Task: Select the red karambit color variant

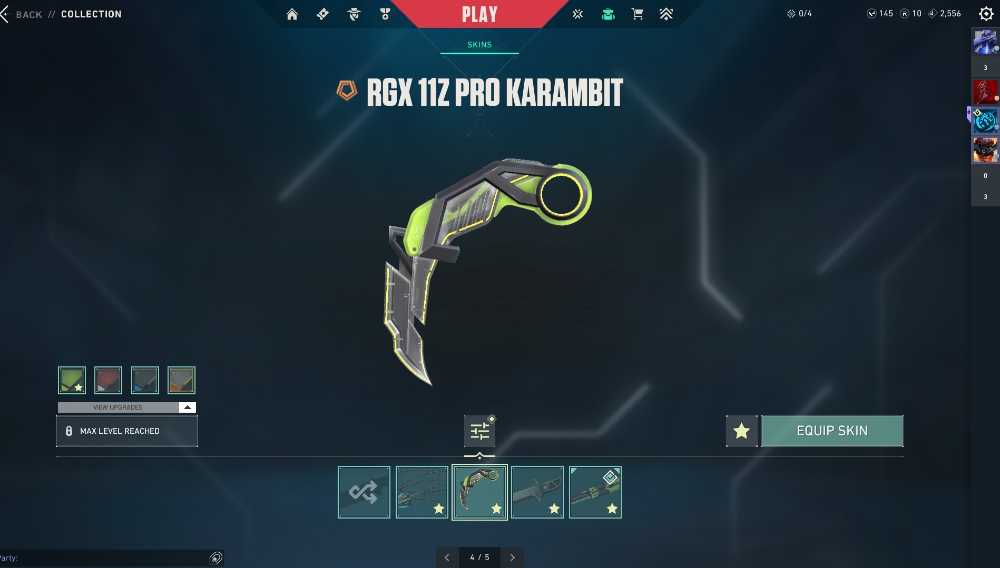Action: pos(108,380)
